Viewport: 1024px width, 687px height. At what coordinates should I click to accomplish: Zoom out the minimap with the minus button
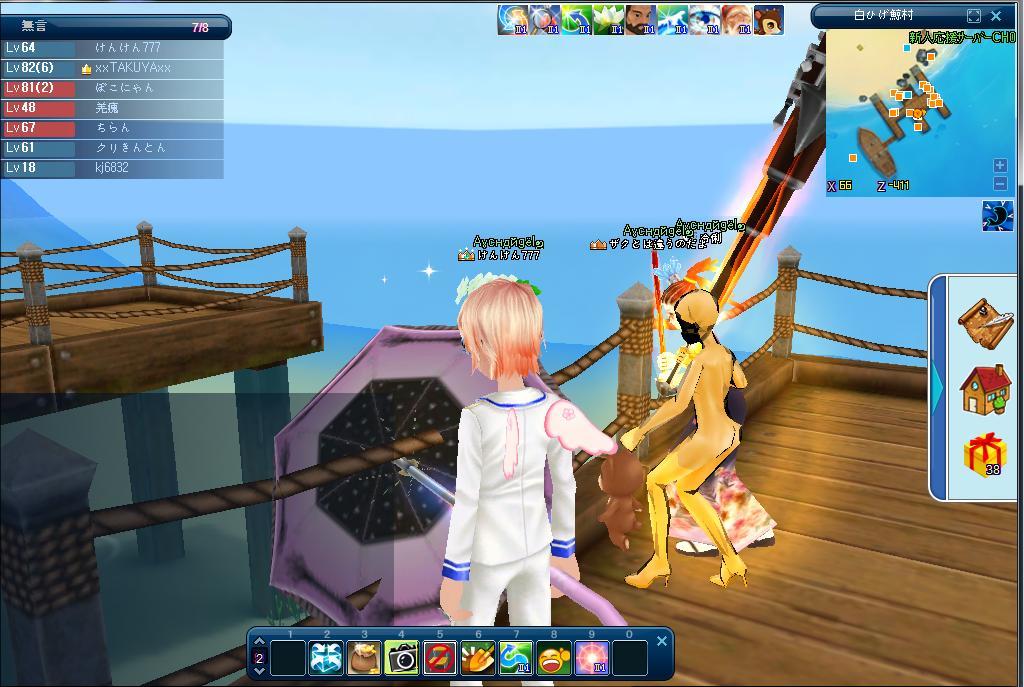coord(1000,183)
